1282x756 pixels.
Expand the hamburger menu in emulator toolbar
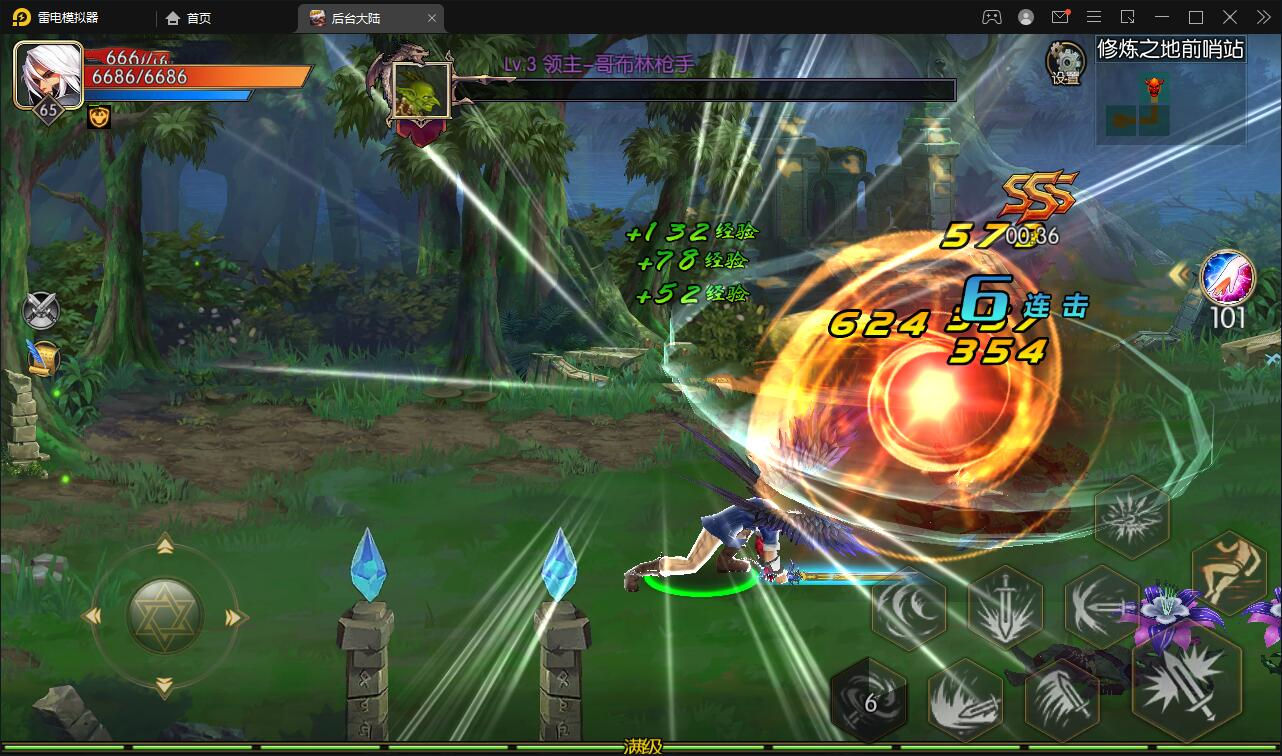coord(1094,17)
